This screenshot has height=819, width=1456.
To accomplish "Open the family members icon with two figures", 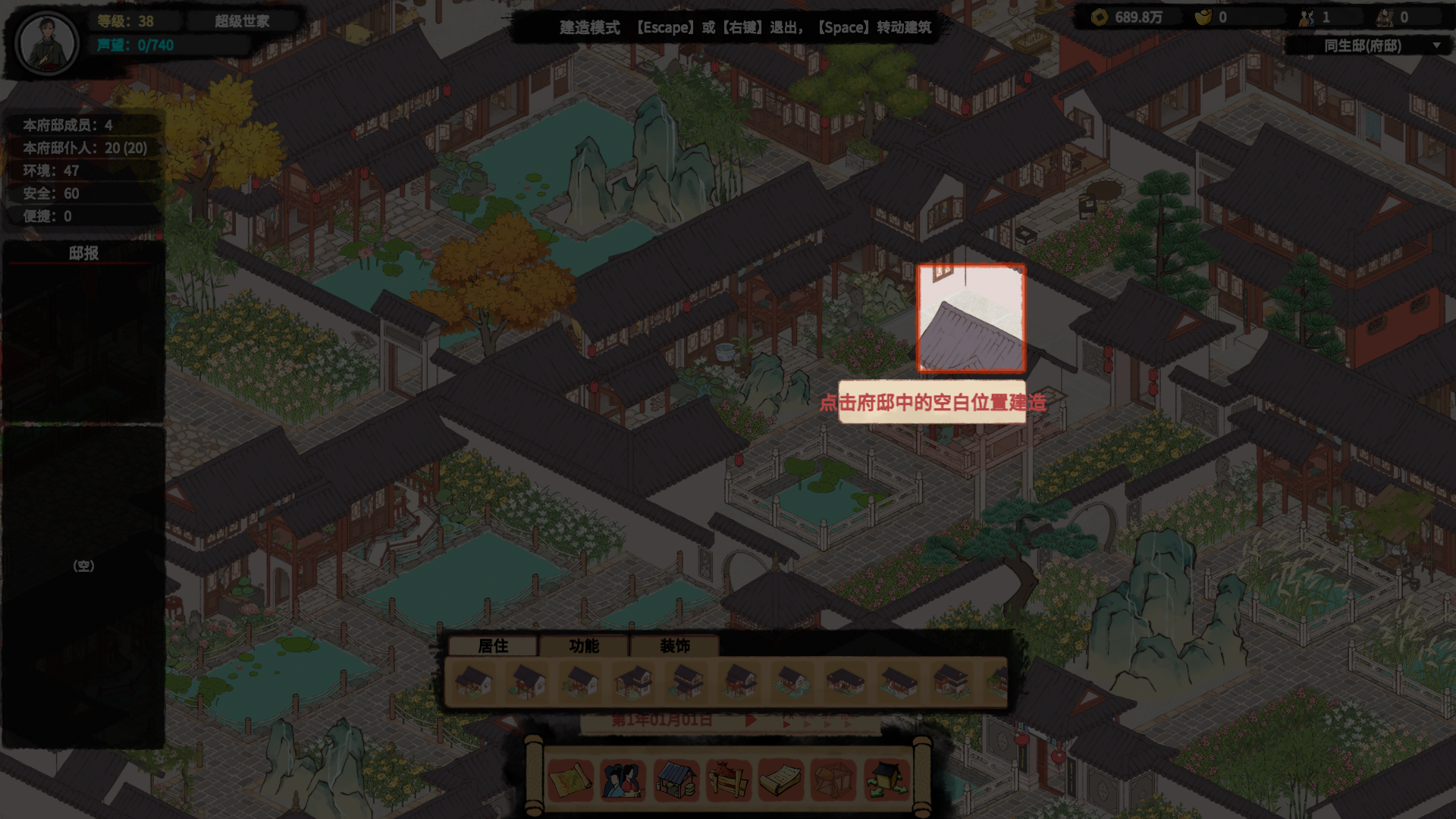I will tap(623, 780).
